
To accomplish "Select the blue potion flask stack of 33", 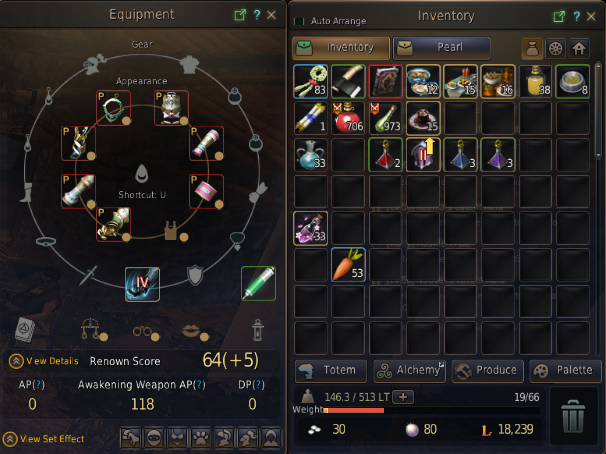I will [x=311, y=156].
